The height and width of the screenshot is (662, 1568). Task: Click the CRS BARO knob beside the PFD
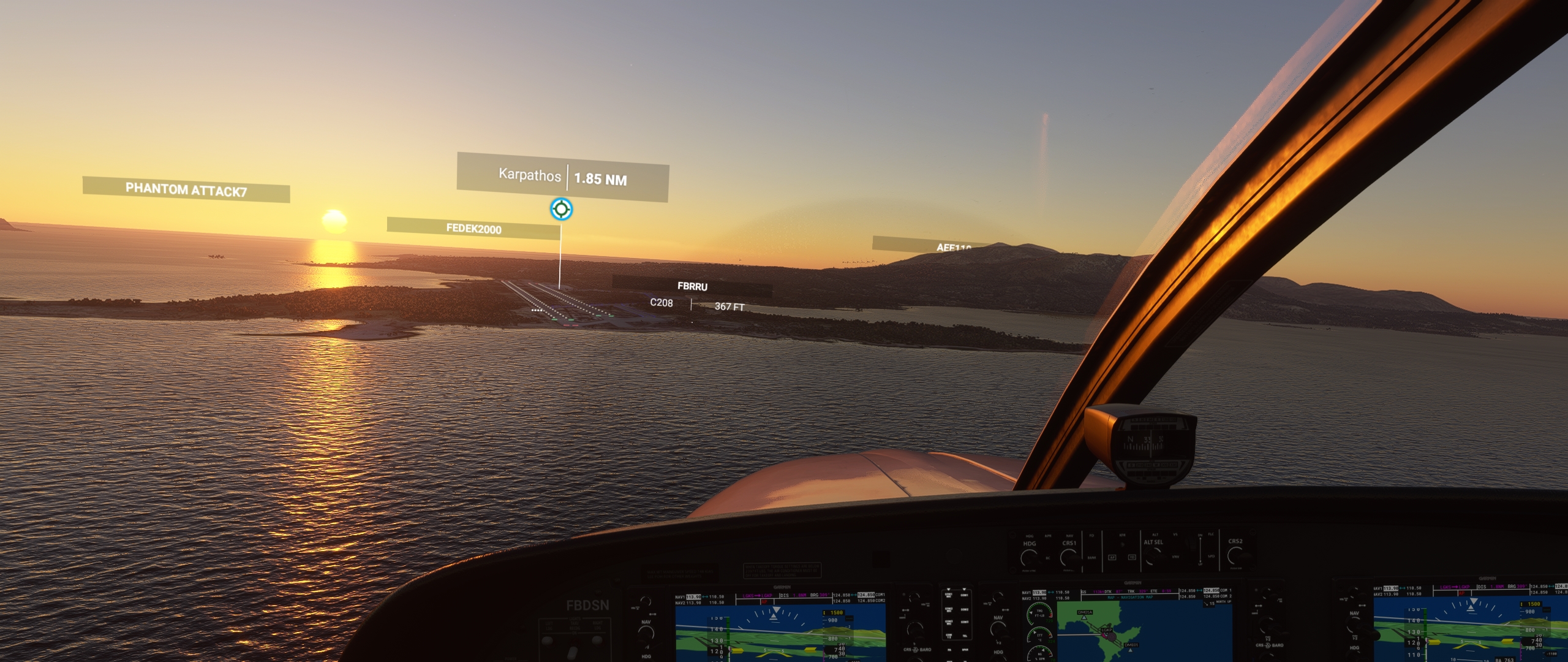coord(915,631)
